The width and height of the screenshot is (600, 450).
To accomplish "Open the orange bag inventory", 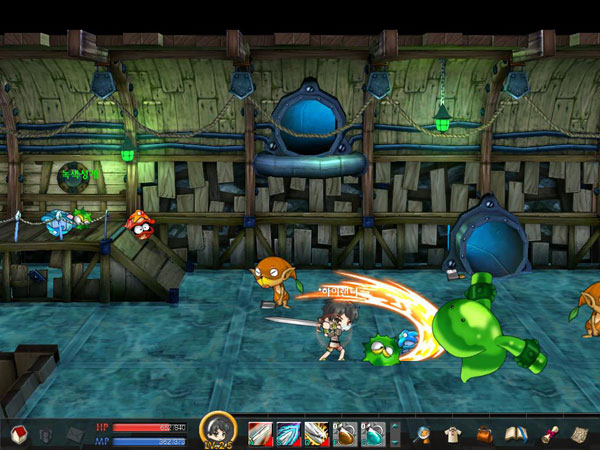I will [x=484, y=433].
